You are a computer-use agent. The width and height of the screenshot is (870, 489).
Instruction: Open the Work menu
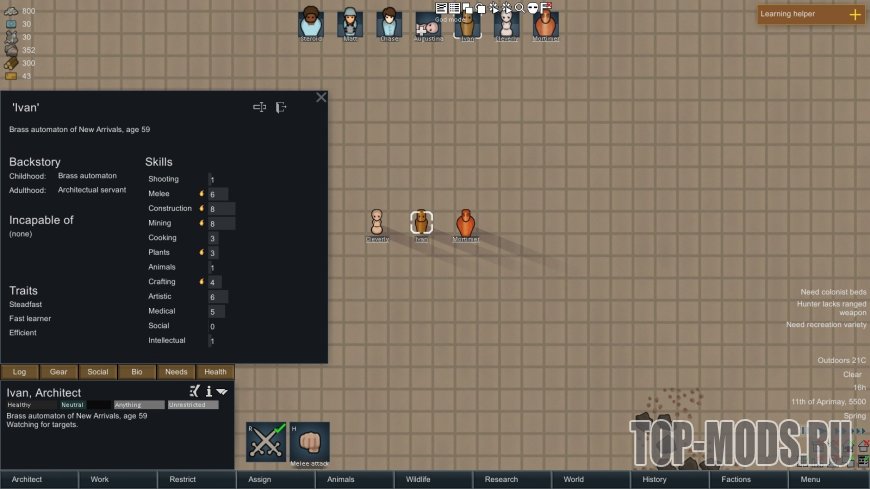(100, 480)
